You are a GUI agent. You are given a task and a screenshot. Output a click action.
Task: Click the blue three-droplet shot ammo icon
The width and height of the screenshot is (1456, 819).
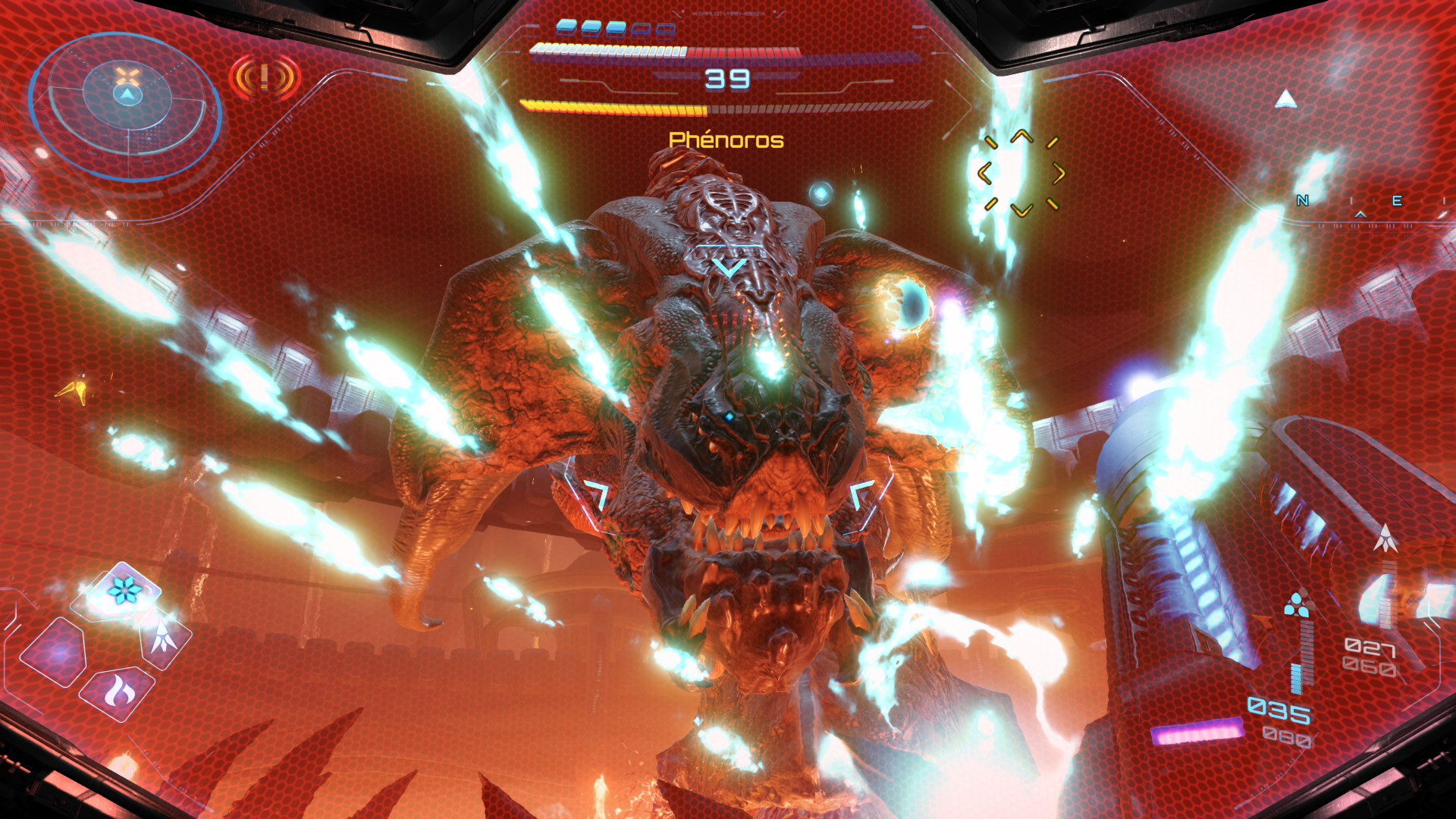(x=1297, y=605)
